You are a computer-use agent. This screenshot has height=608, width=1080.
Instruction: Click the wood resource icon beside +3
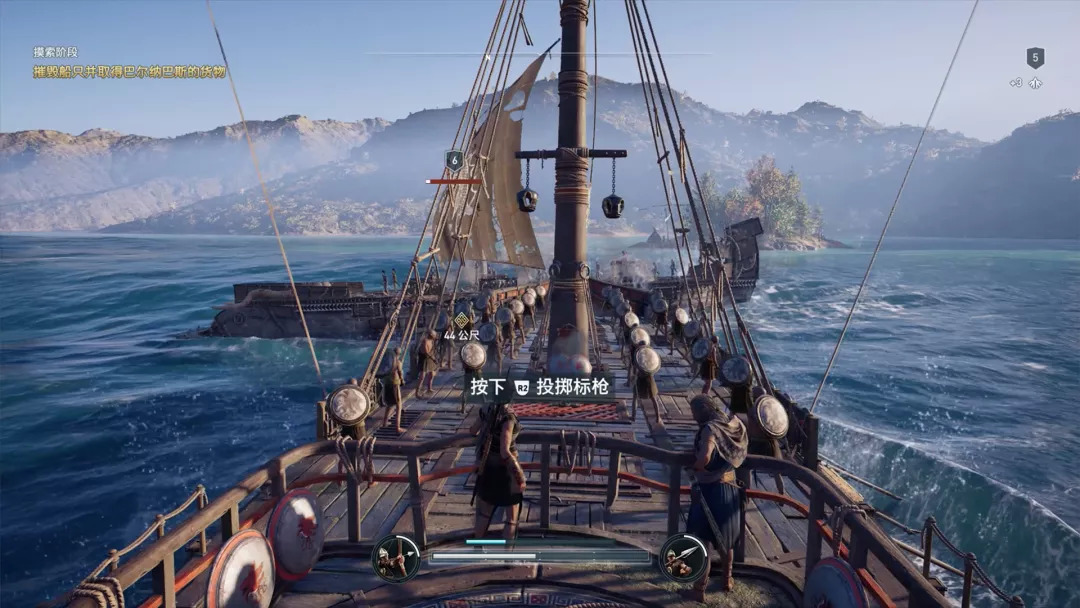[1036, 83]
